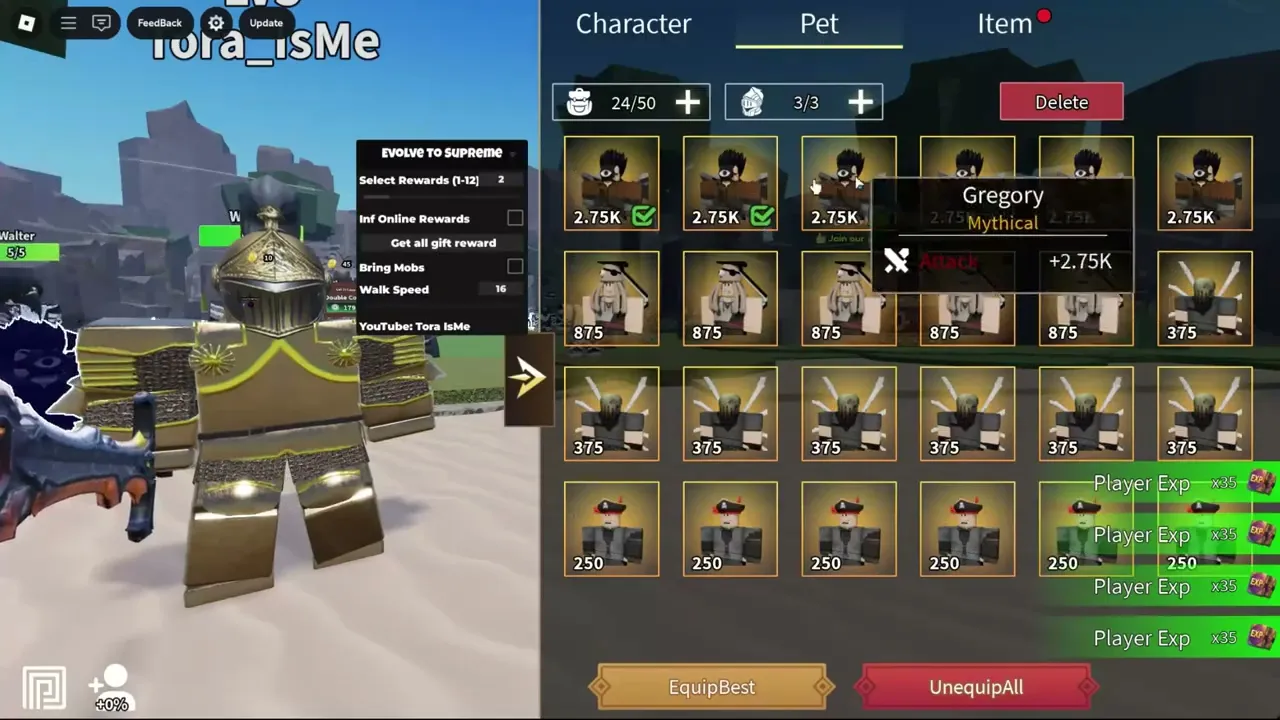Click the chat bubble icon
The height and width of the screenshot is (720, 1280).
click(102, 22)
